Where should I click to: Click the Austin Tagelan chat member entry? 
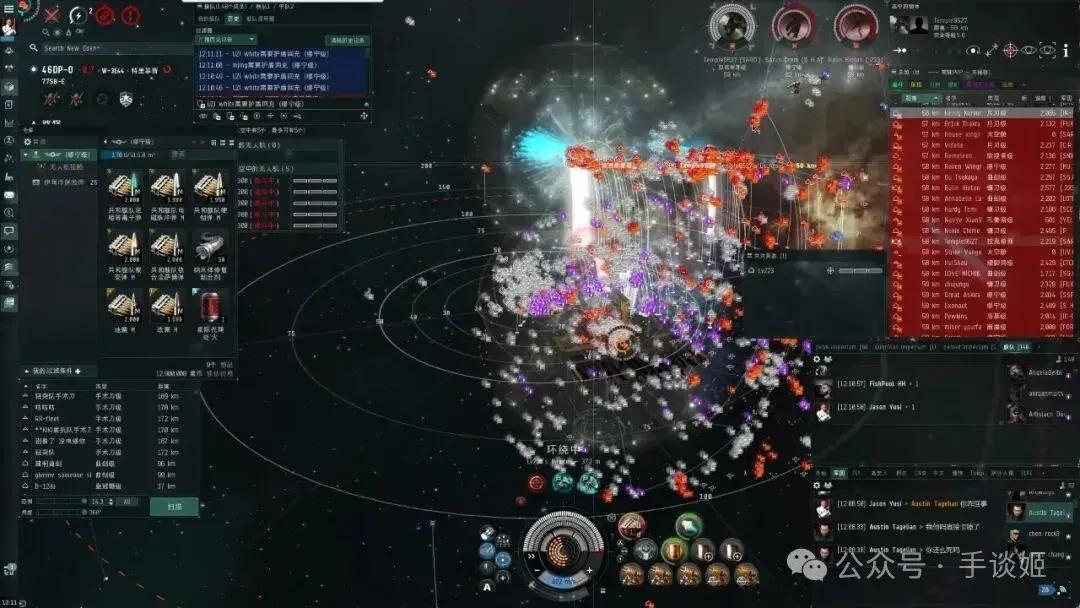click(1040, 513)
